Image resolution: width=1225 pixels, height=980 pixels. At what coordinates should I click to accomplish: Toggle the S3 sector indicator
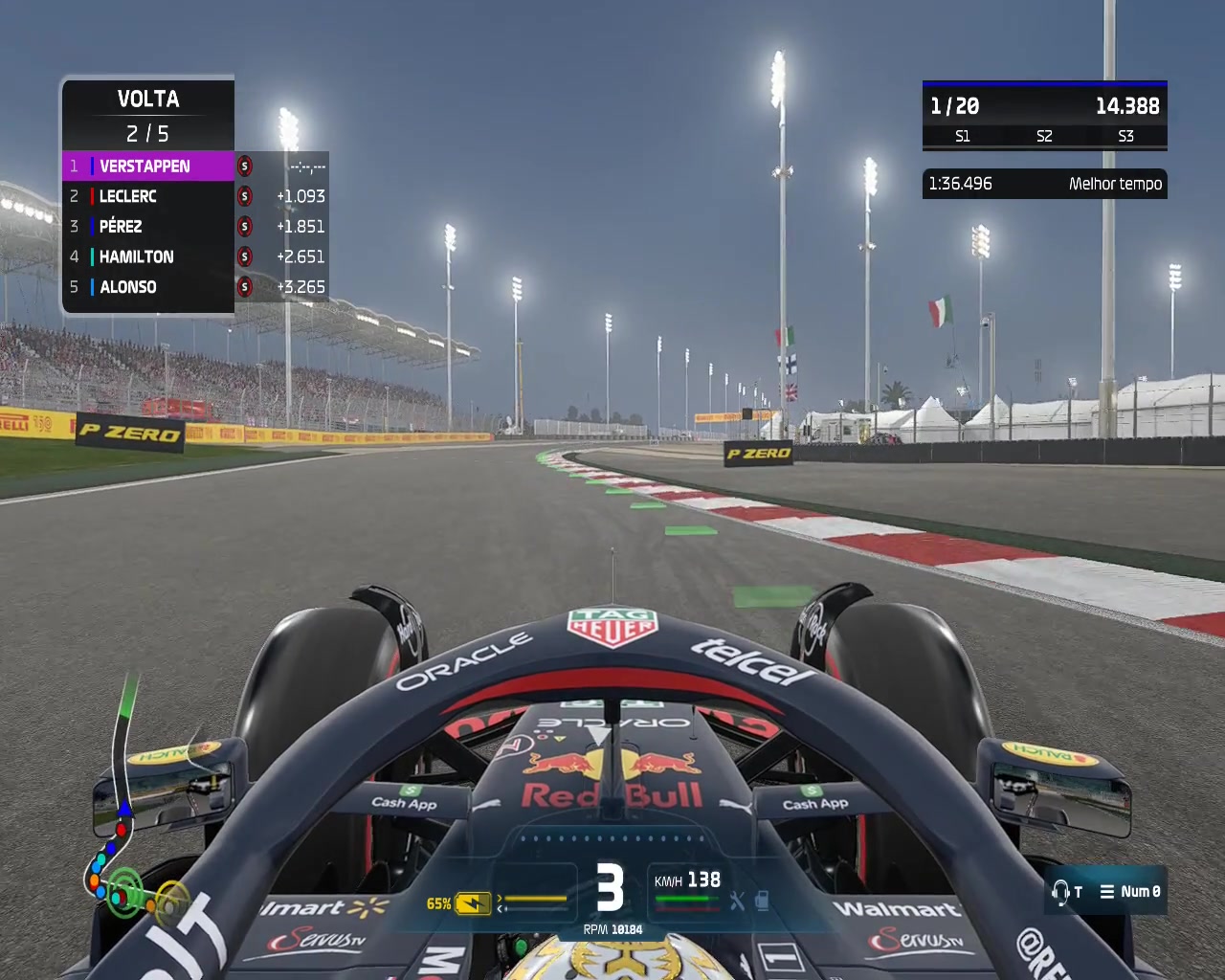(1125, 137)
